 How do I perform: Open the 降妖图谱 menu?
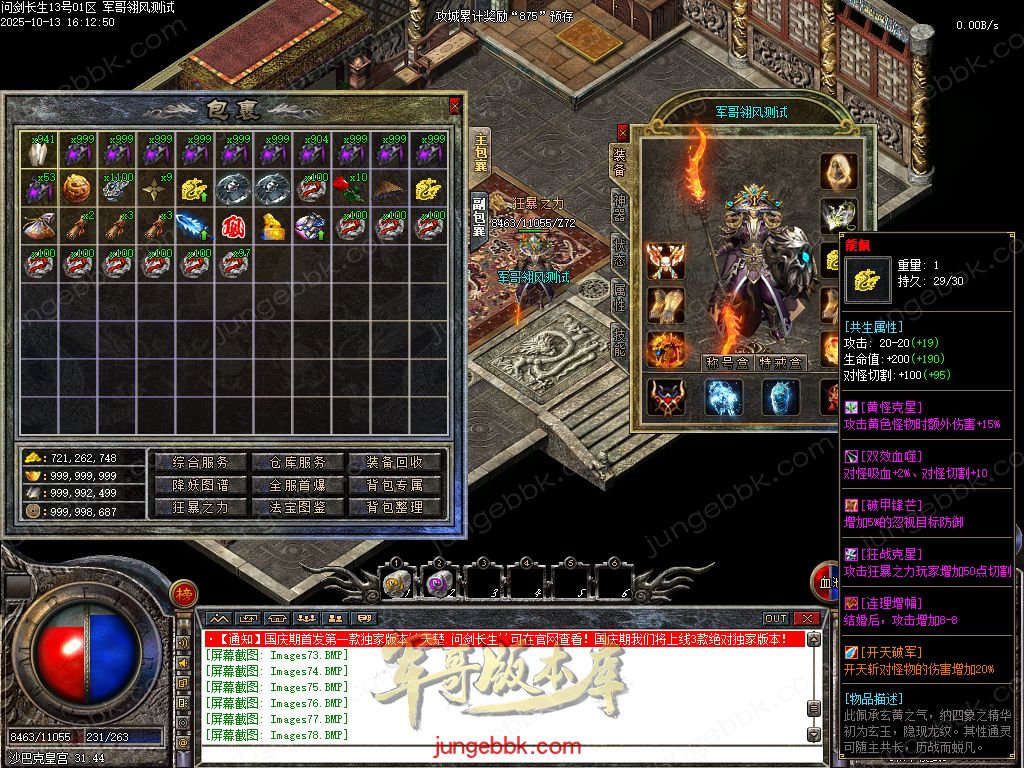click(201, 485)
